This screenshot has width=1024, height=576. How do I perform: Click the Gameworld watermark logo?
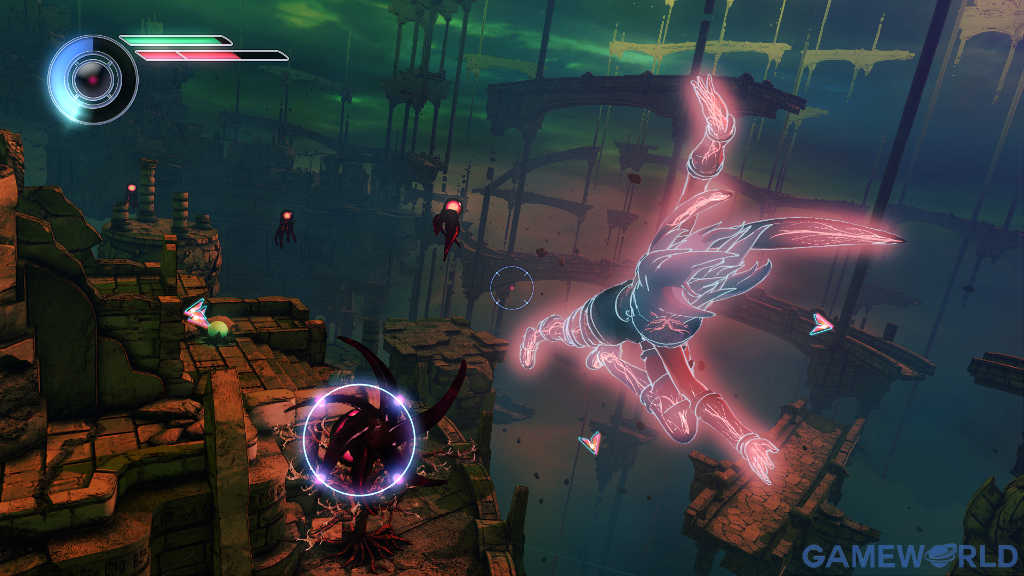(x=911, y=555)
